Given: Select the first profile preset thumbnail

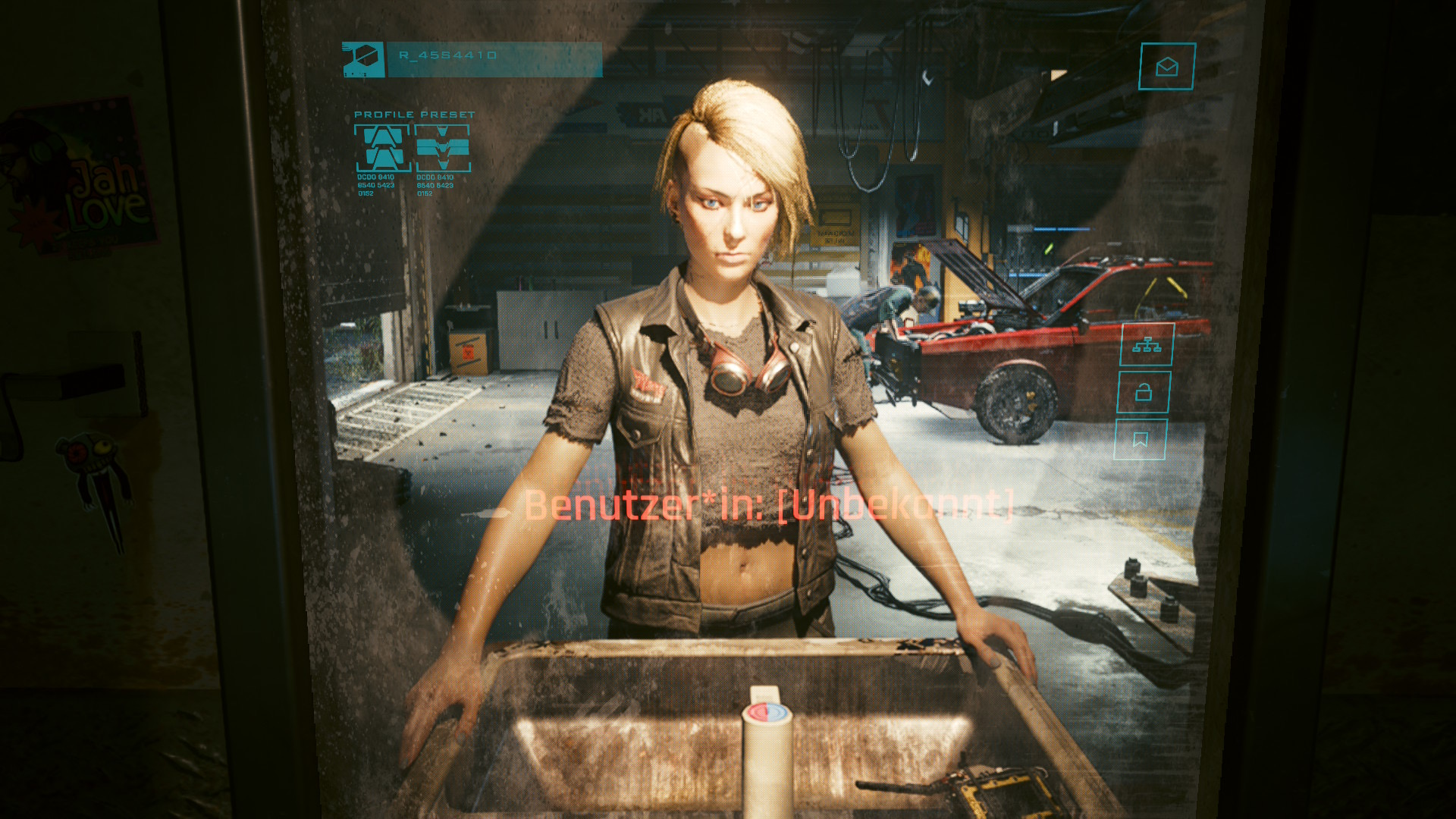Looking at the screenshot, I should [x=382, y=148].
